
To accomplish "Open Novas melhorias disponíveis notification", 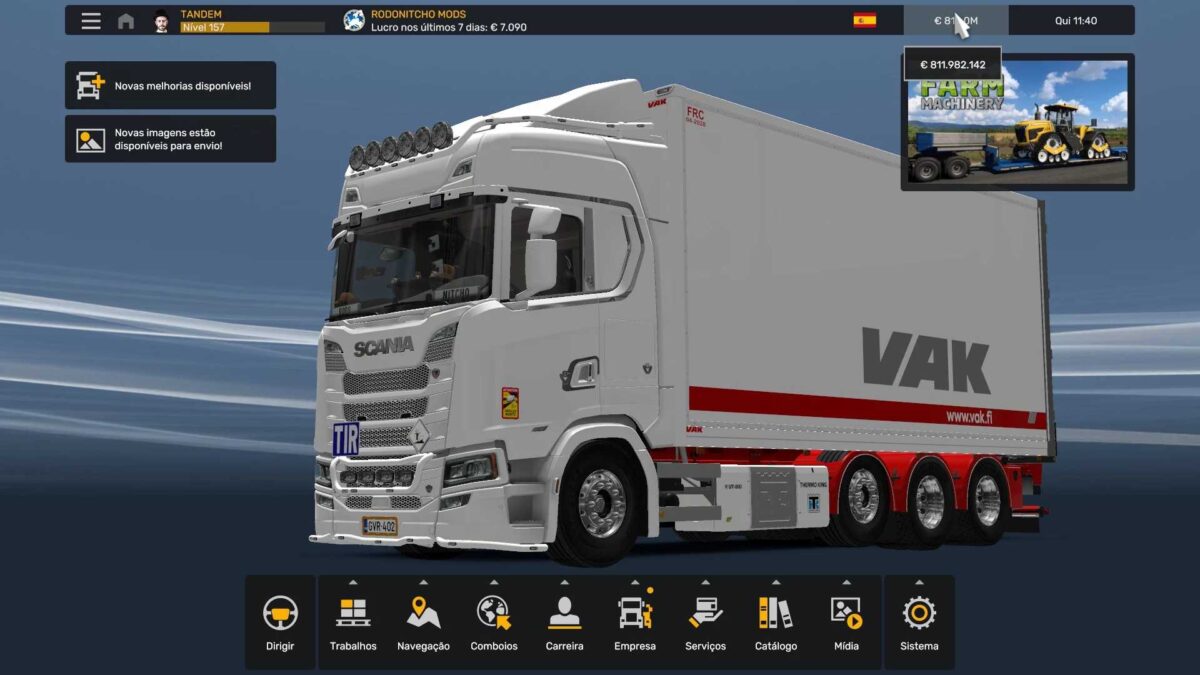I will point(170,86).
